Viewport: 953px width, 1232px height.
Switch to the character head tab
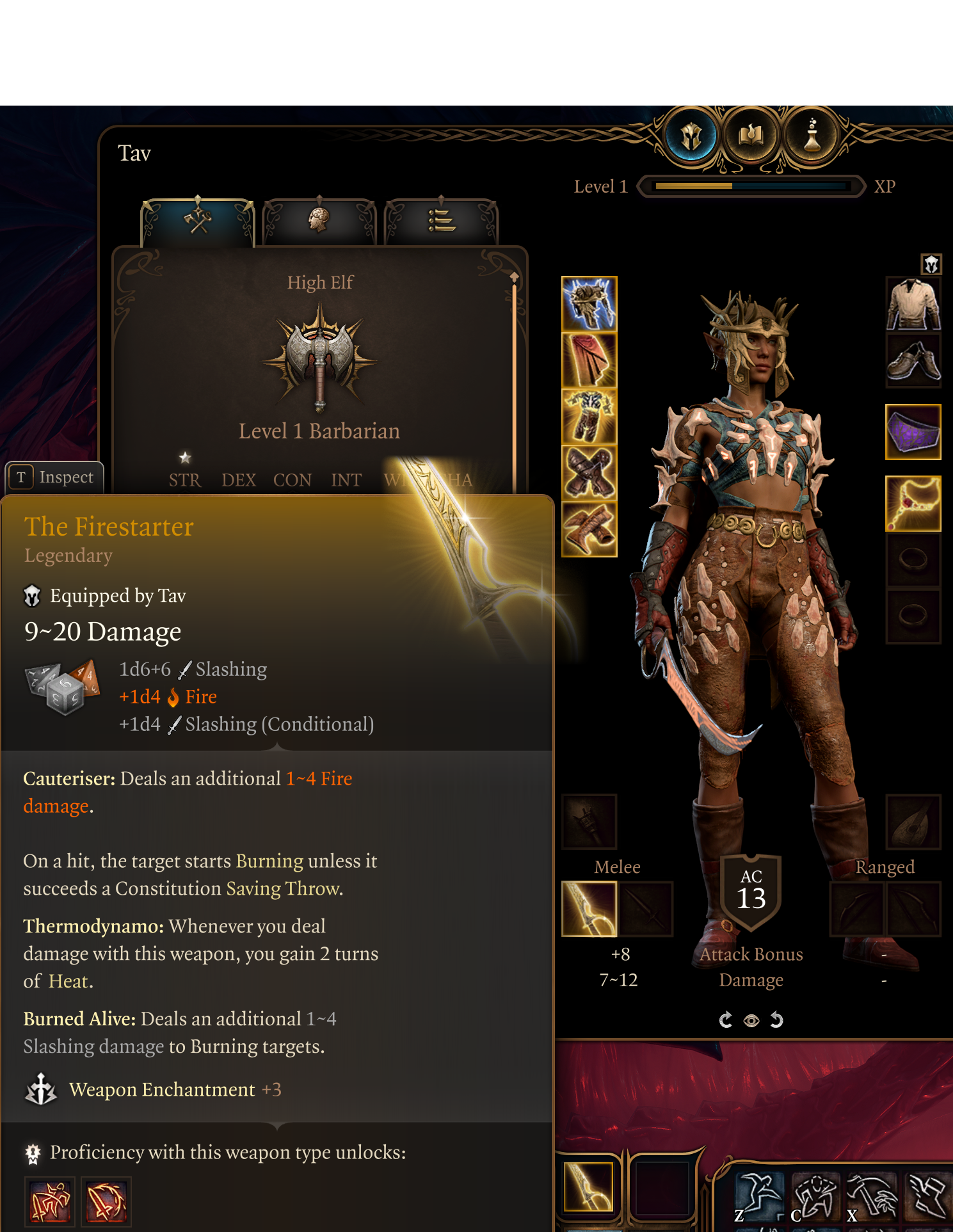coord(319,218)
